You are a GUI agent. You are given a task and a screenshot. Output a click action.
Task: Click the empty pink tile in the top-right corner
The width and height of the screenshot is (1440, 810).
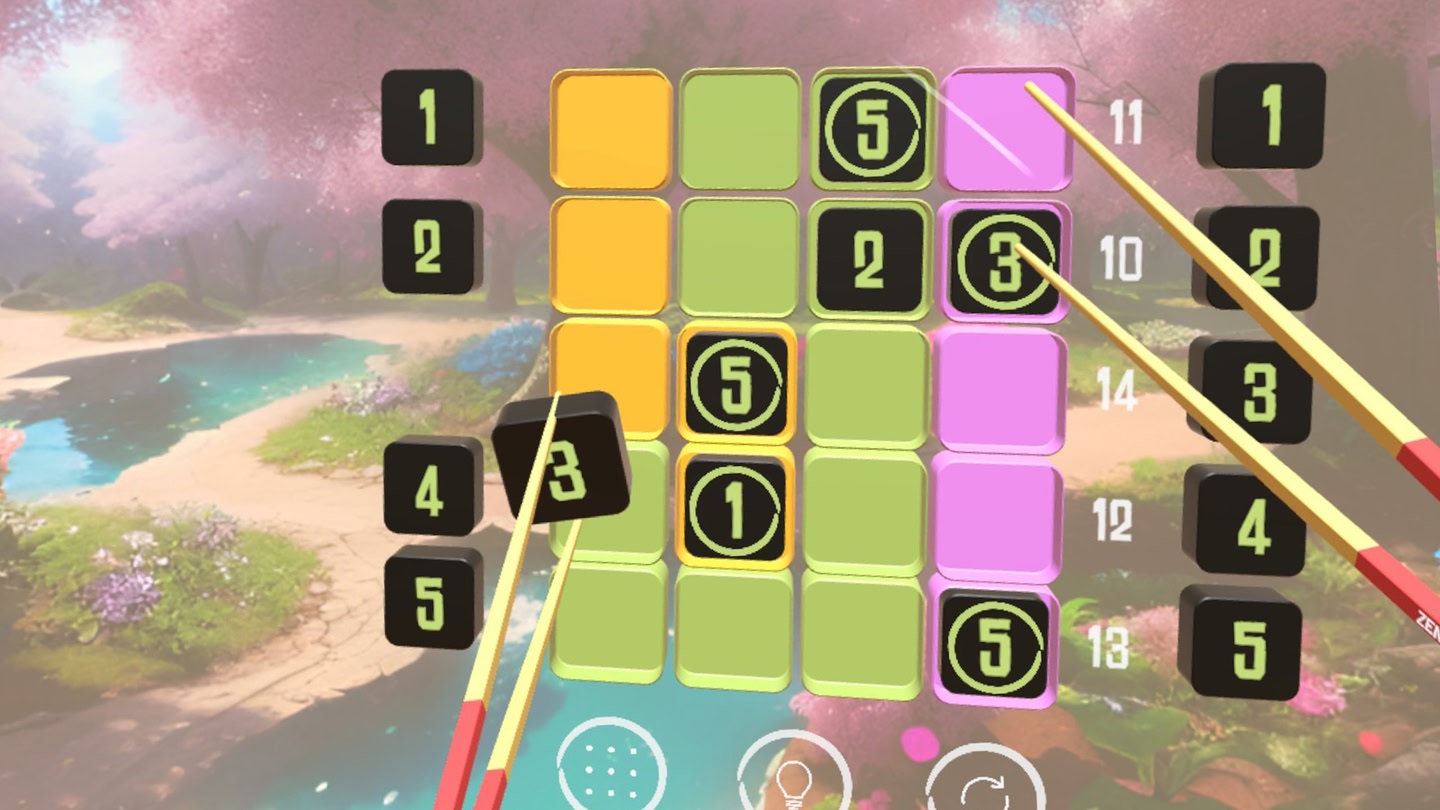[x=1005, y=127]
